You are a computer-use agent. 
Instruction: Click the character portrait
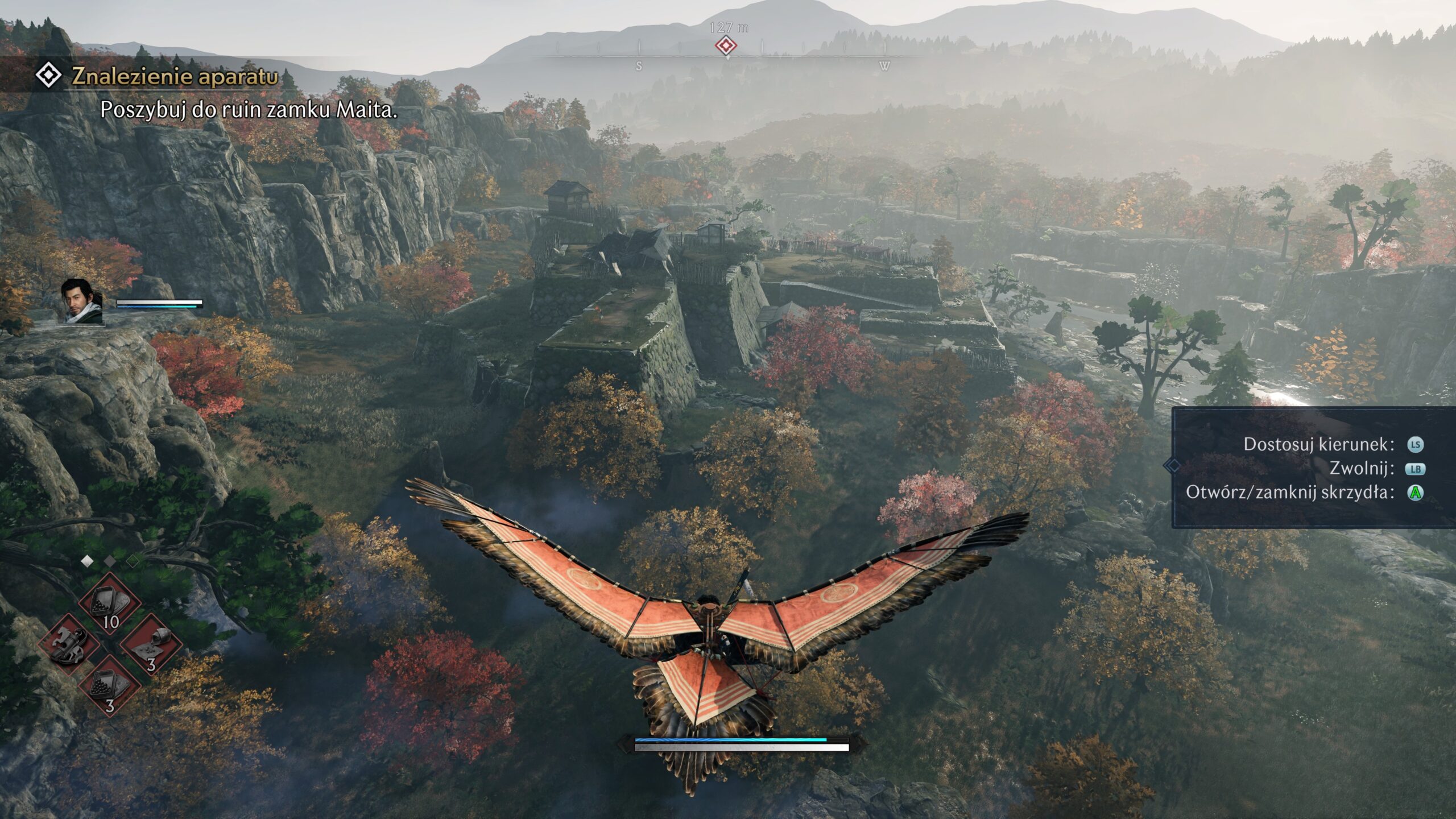[82, 301]
